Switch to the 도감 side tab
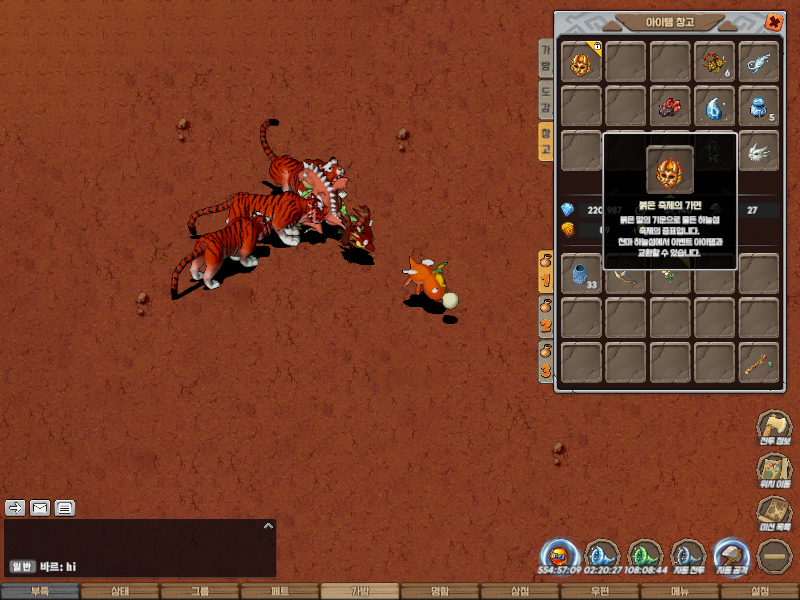The height and width of the screenshot is (600, 800). pyautogui.click(x=546, y=100)
